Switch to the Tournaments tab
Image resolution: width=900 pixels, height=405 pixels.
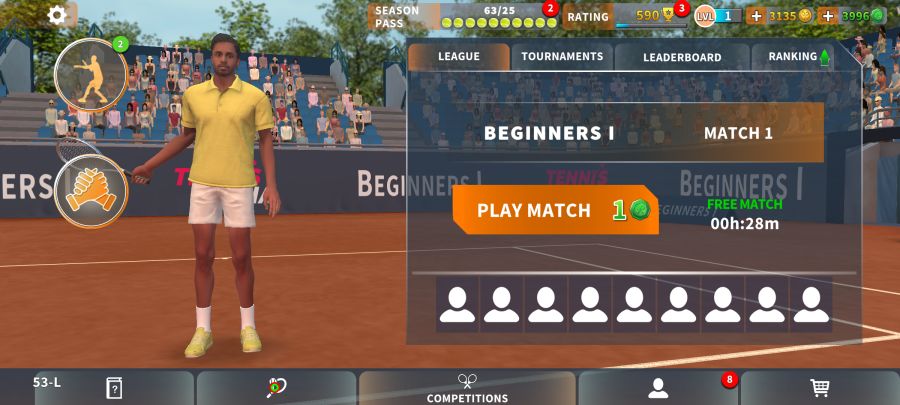point(562,57)
